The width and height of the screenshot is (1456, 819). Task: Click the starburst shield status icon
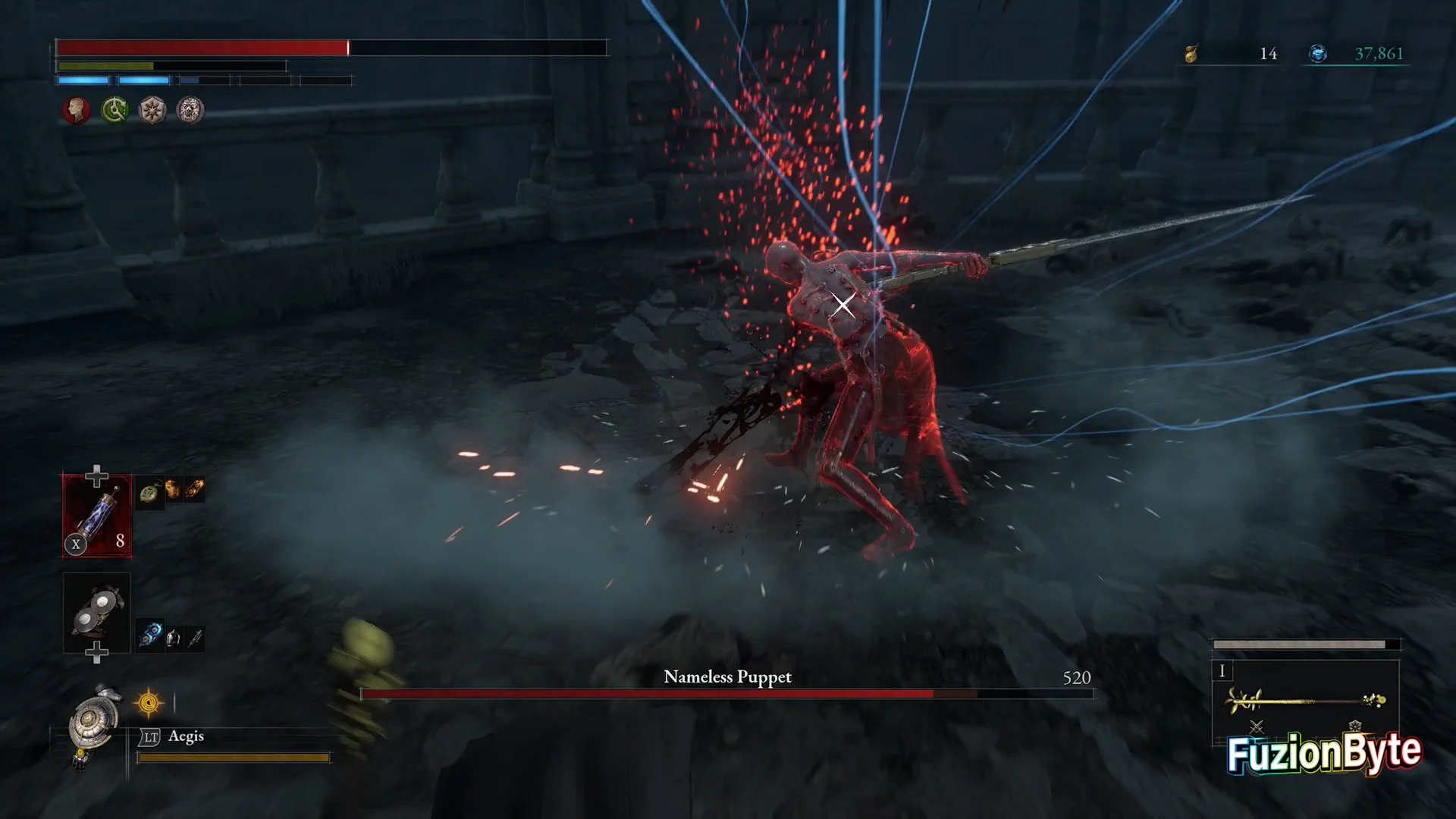[x=152, y=111]
